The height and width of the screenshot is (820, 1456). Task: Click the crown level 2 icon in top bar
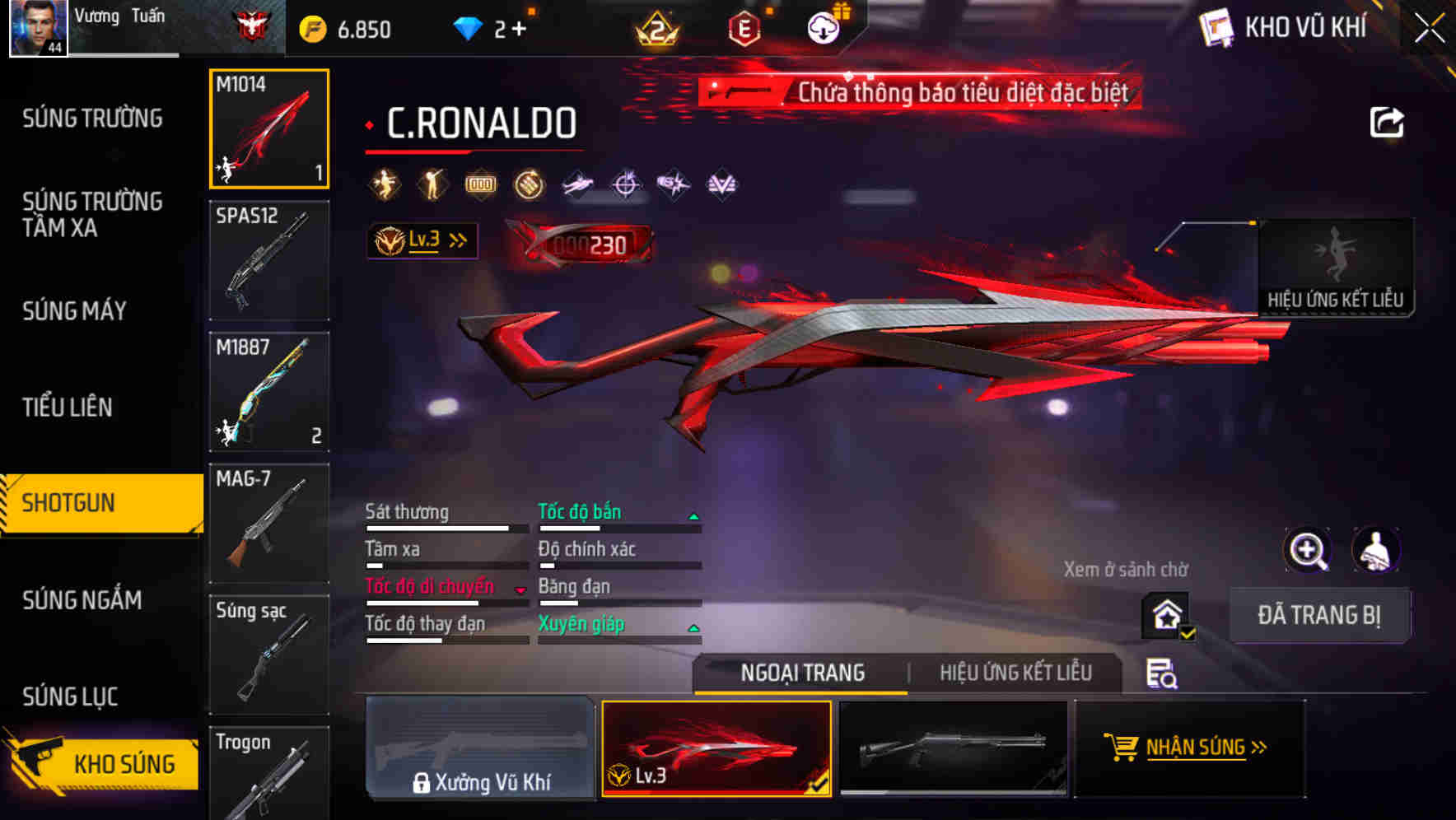pyautogui.click(x=656, y=27)
